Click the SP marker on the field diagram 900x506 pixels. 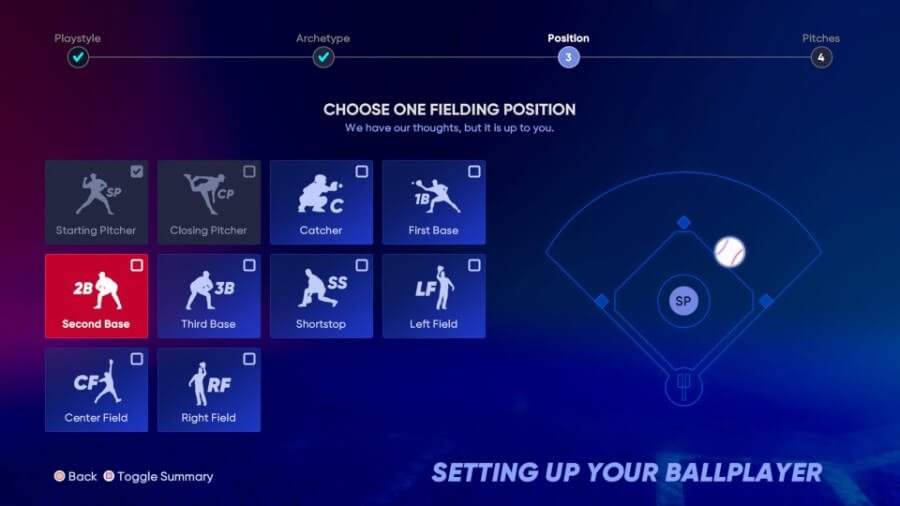[683, 300]
